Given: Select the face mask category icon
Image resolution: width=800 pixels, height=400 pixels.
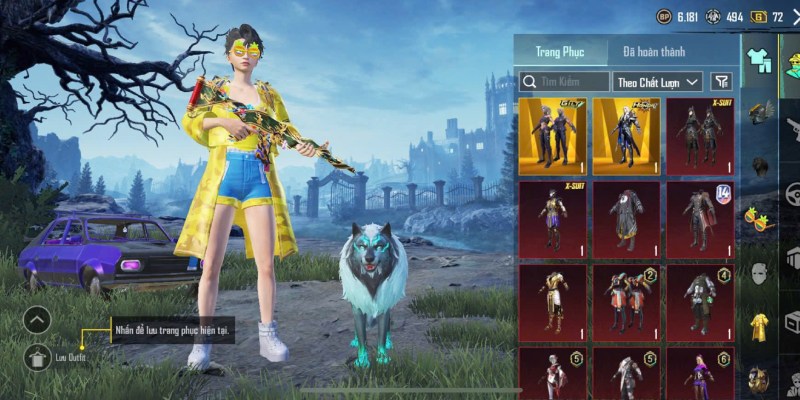Looking at the screenshot, I should click(x=758, y=272).
